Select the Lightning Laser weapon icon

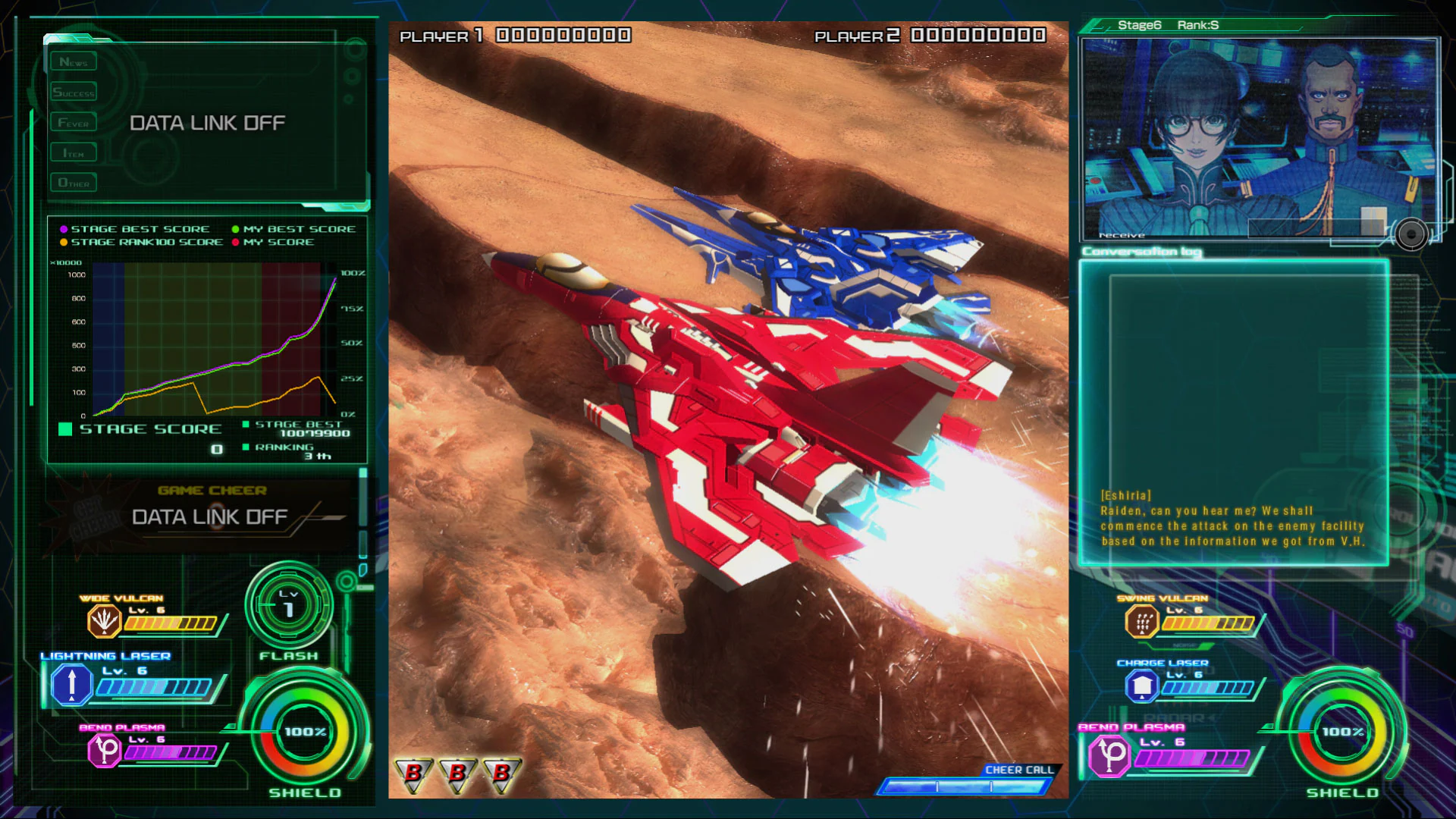tap(71, 685)
